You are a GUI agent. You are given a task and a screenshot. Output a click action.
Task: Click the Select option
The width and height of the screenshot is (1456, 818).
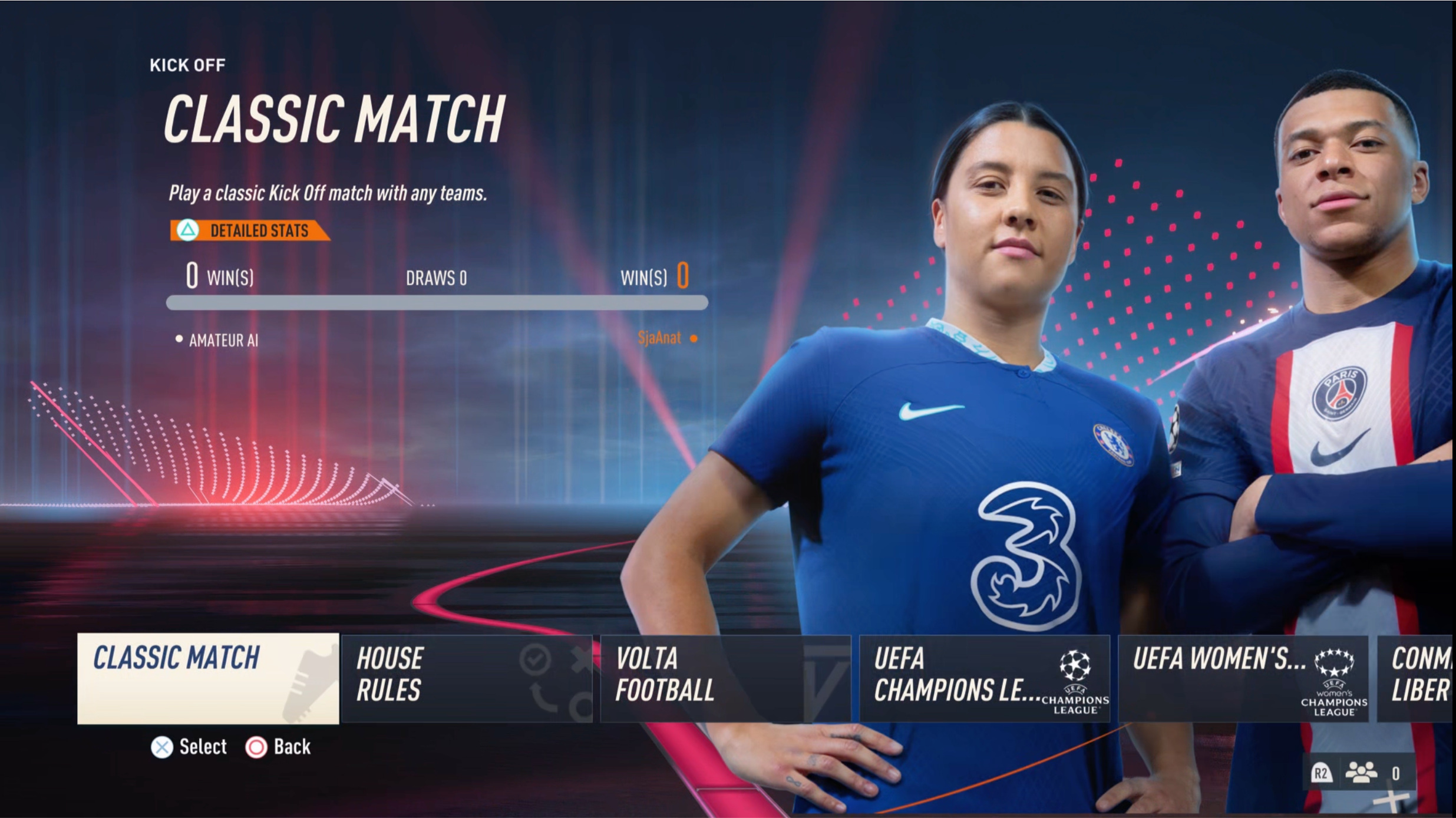[189, 747]
